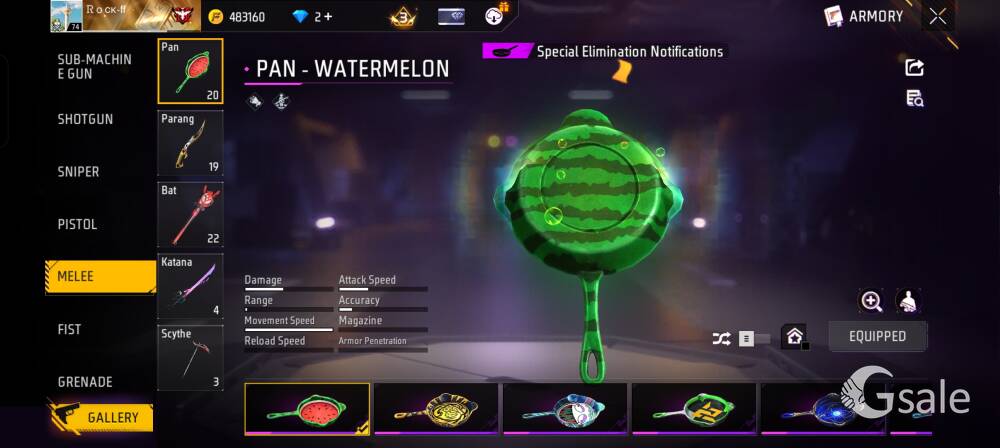Add diamonds with the plus button
1000x448 pixels.
point(327,17)
